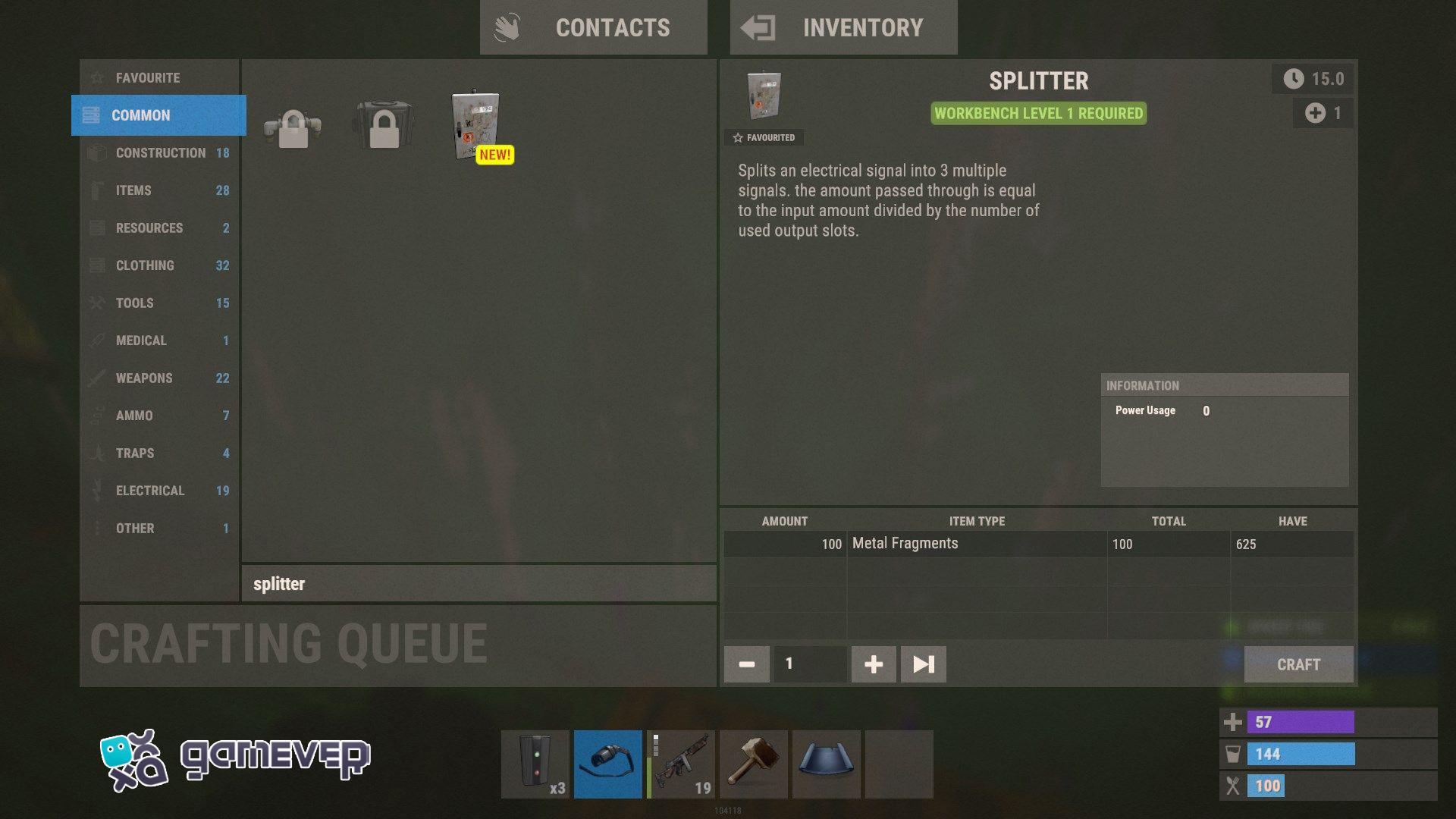Select the assault rifle hotbar slot
The image size is (1456, 819).
click(x=680, y=764)
